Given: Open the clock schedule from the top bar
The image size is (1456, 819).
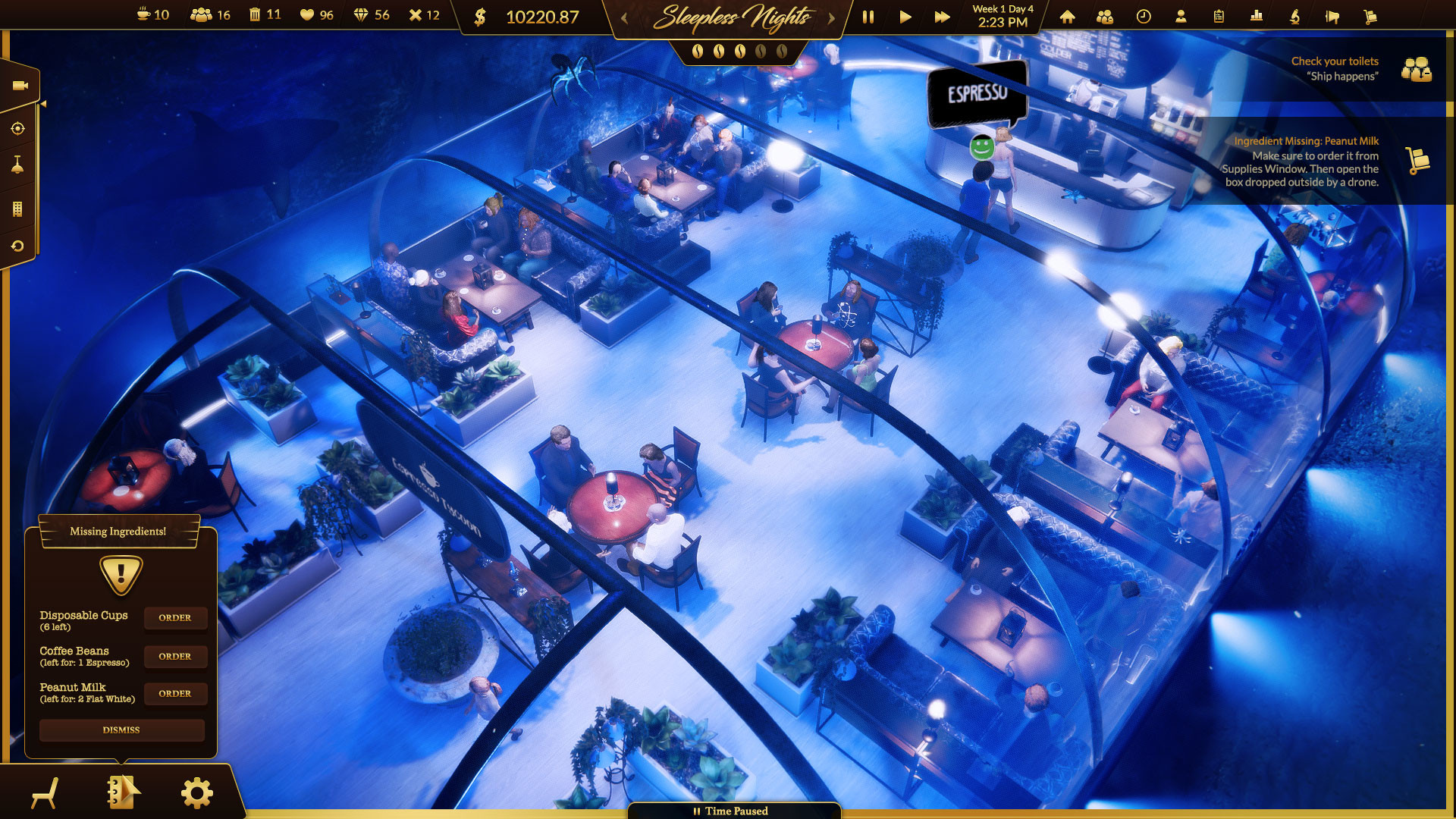Looking at the screenshot, I should click(x=1143, y=17).
